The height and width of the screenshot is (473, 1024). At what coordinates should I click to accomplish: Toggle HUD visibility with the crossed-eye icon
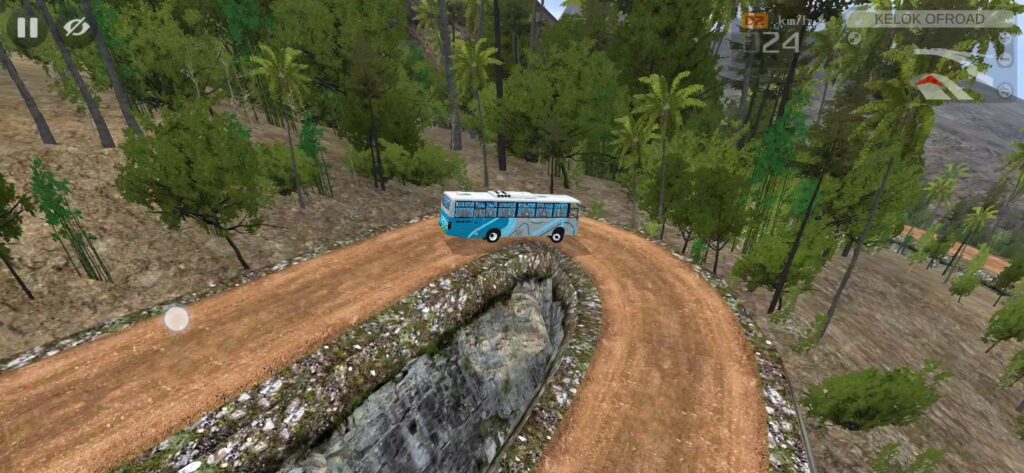(76, 27)
